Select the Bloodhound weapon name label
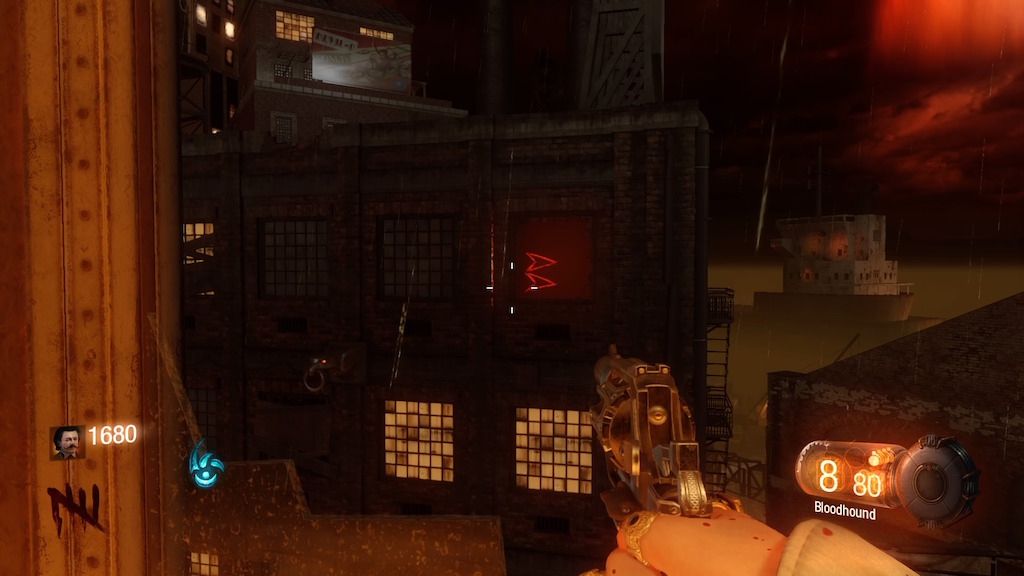 click(x=845, y=513)
